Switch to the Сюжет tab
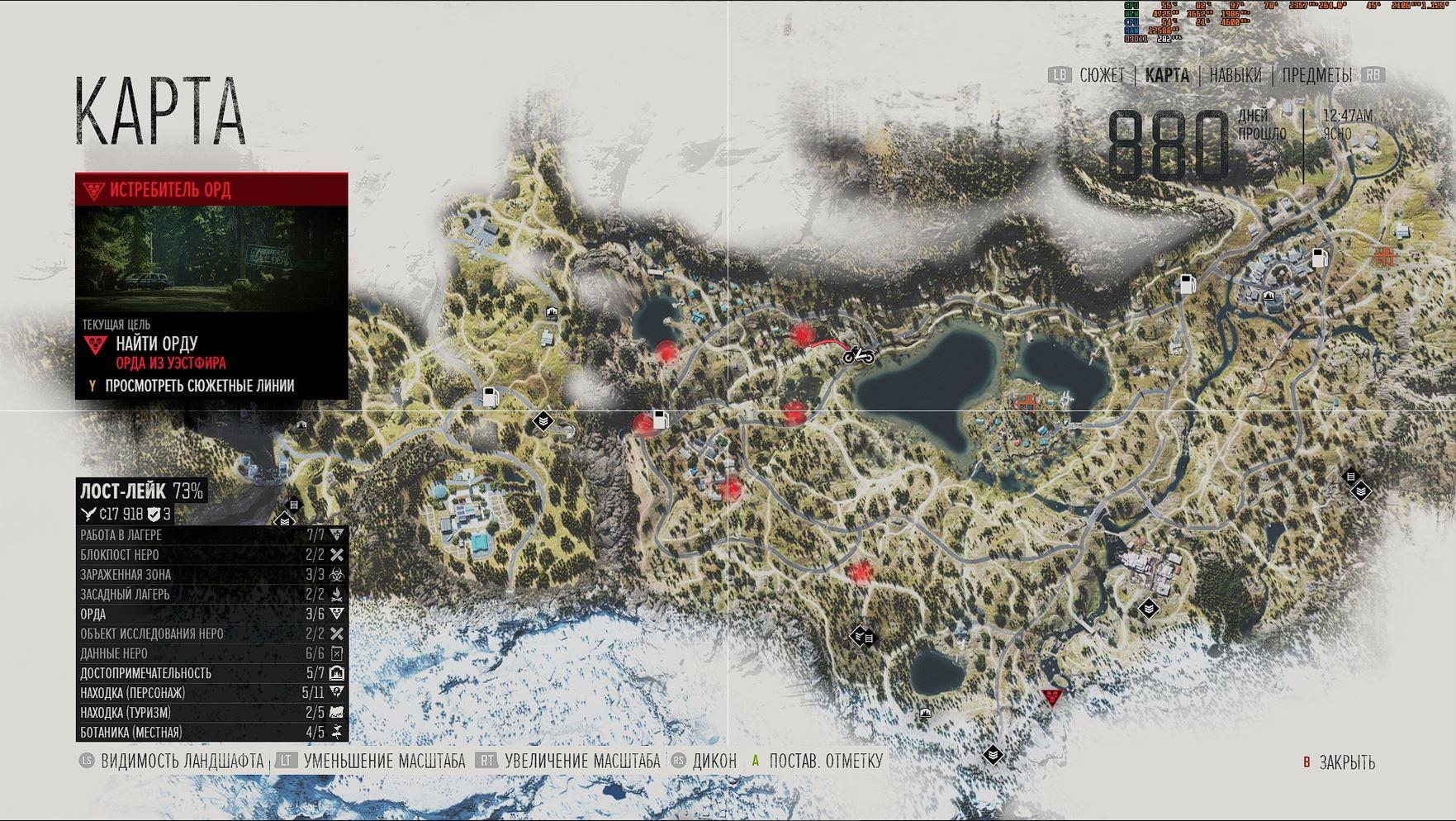The height and width of the screenshot is (821, 1456). coord(1102,75)
